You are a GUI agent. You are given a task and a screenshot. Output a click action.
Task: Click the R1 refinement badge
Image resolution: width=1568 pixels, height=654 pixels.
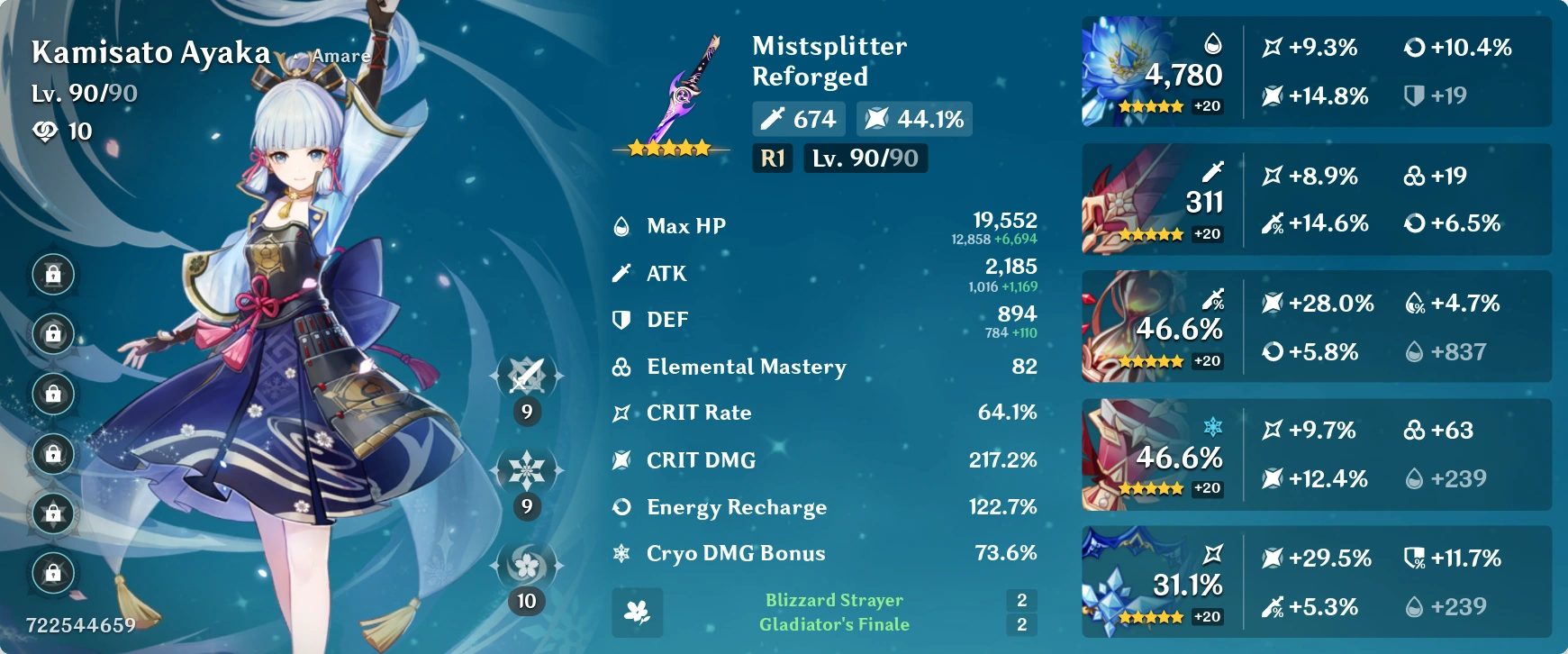771,159
